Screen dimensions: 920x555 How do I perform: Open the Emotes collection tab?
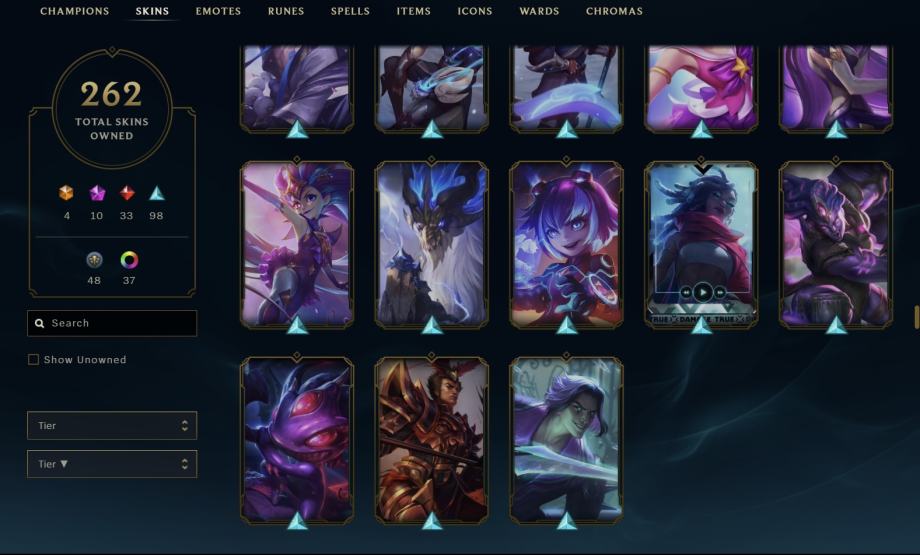tap(218, 12)
